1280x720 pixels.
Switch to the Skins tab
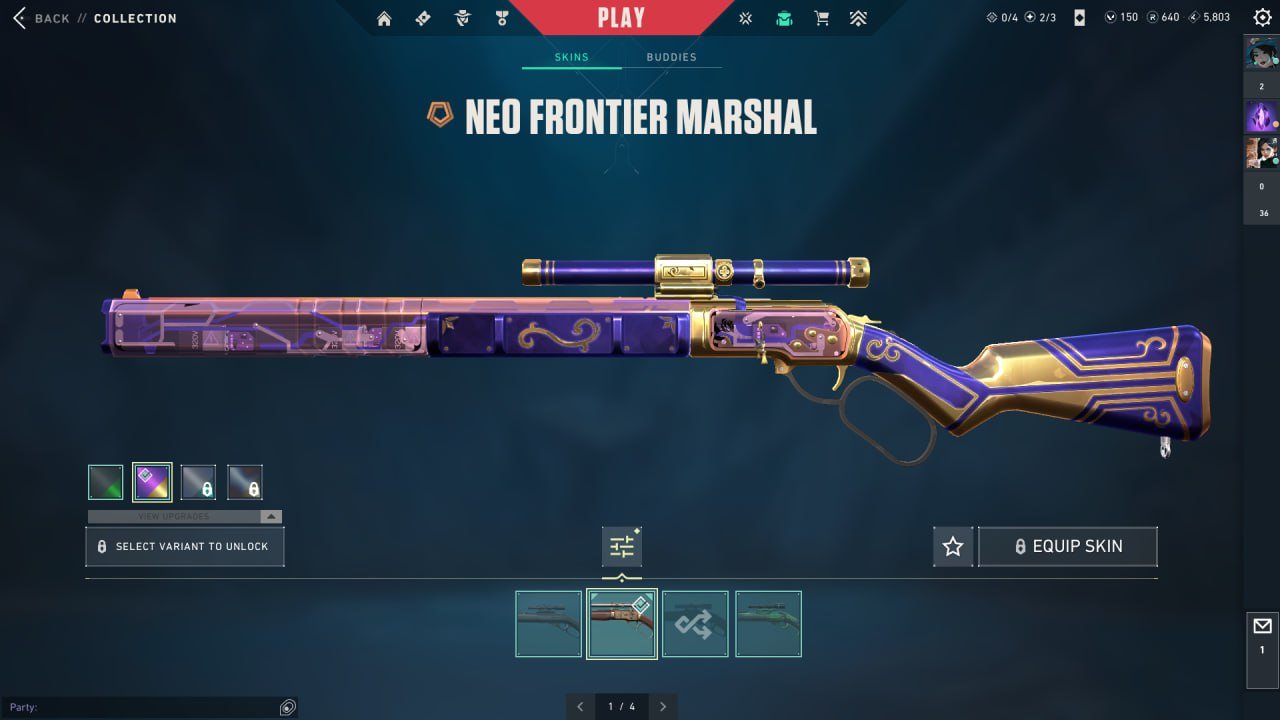(571, 57)
